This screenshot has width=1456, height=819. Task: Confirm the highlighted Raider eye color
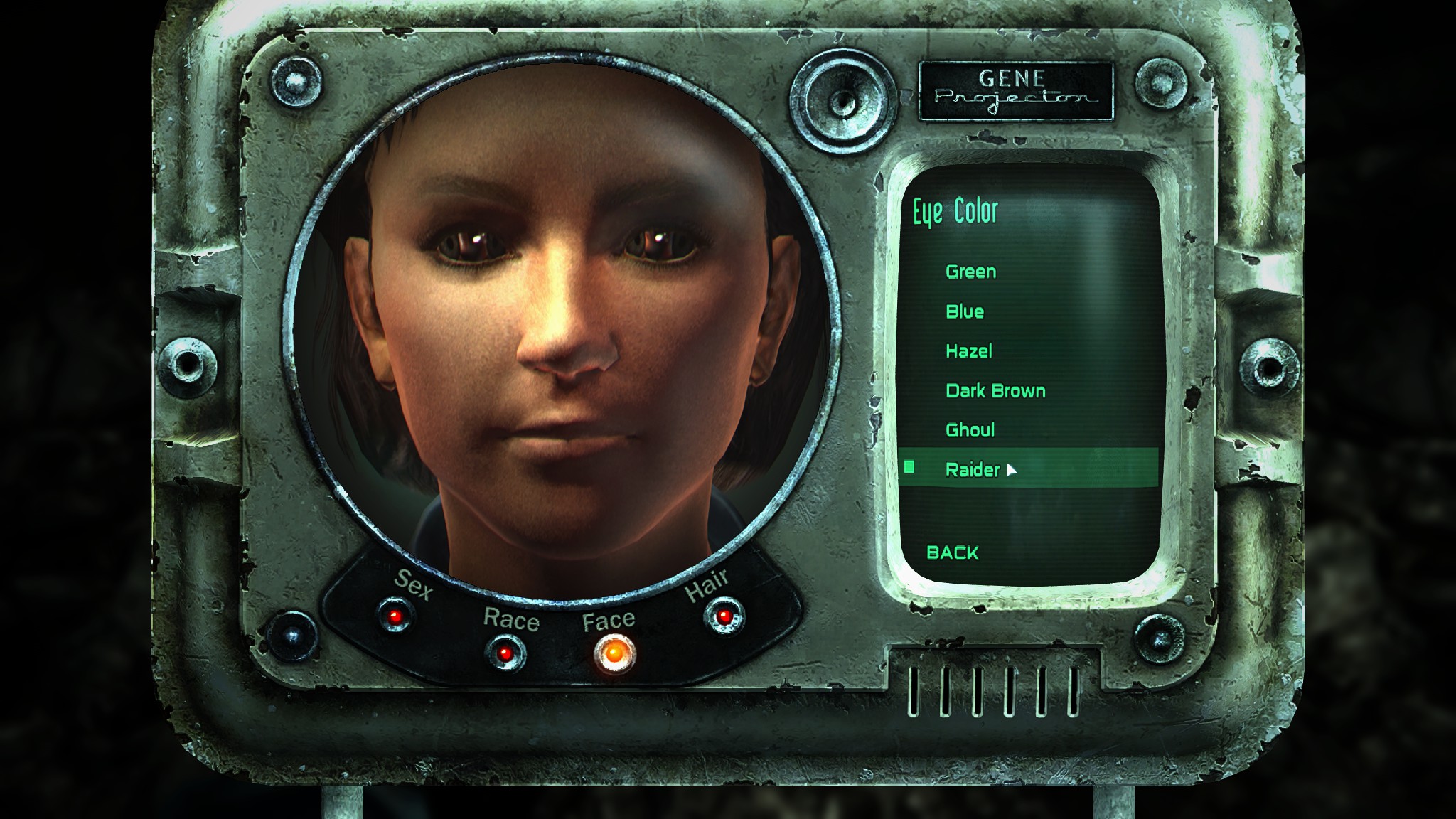point(972,469)
